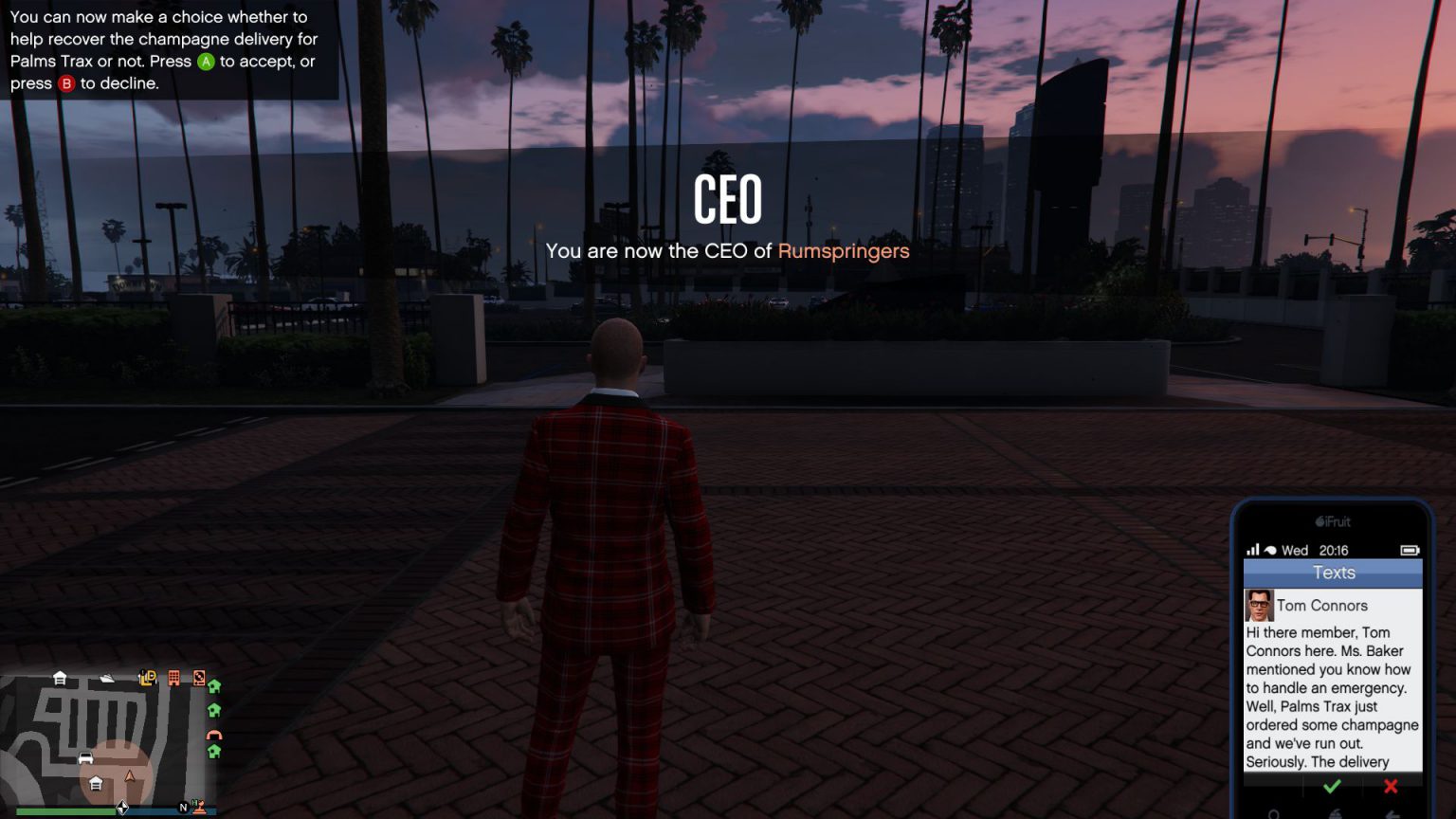1456x819 pixels.
Task: Click the boat dock blip on the minimap
Action: coord(106,676)
